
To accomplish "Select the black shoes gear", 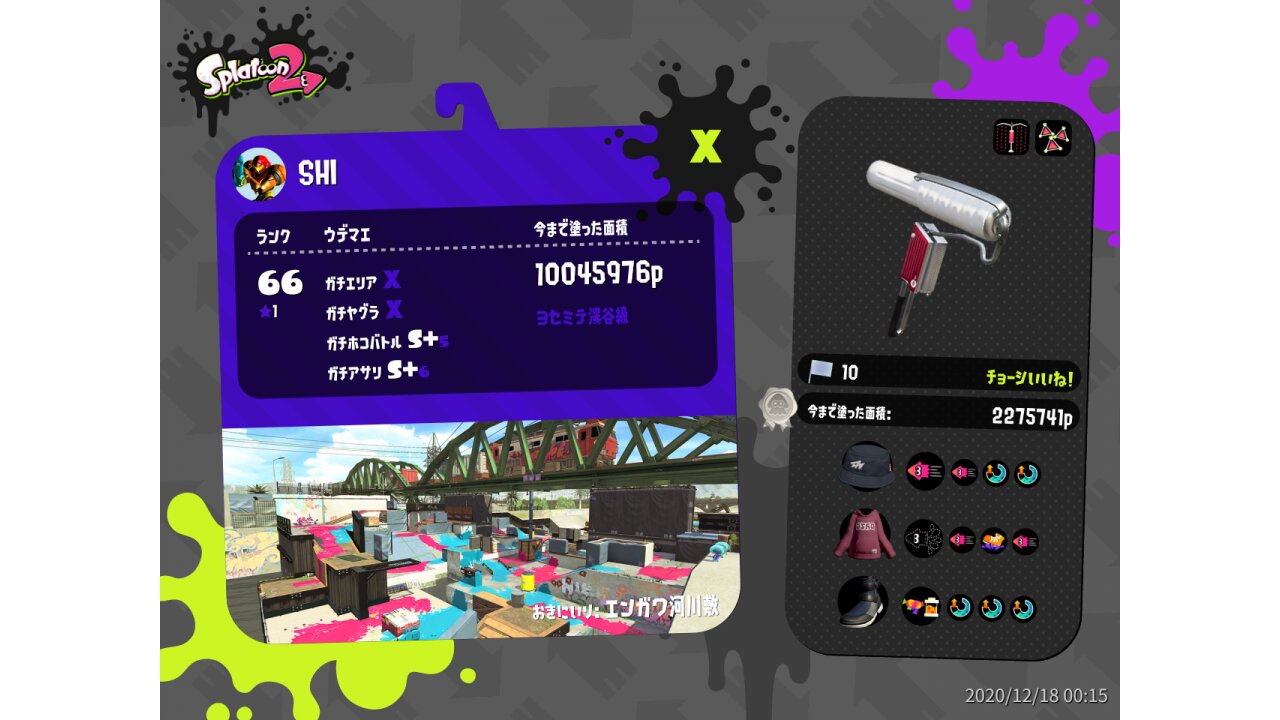I will coord(862,603).
